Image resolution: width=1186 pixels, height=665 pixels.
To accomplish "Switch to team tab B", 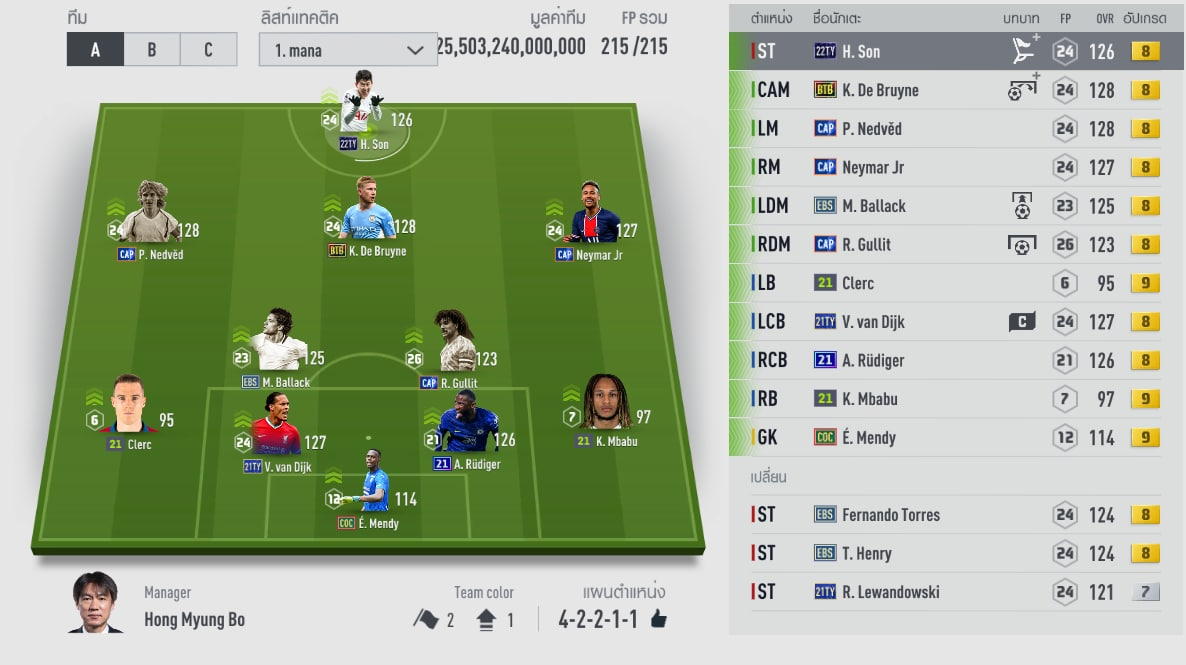I will tap(152, 49).
